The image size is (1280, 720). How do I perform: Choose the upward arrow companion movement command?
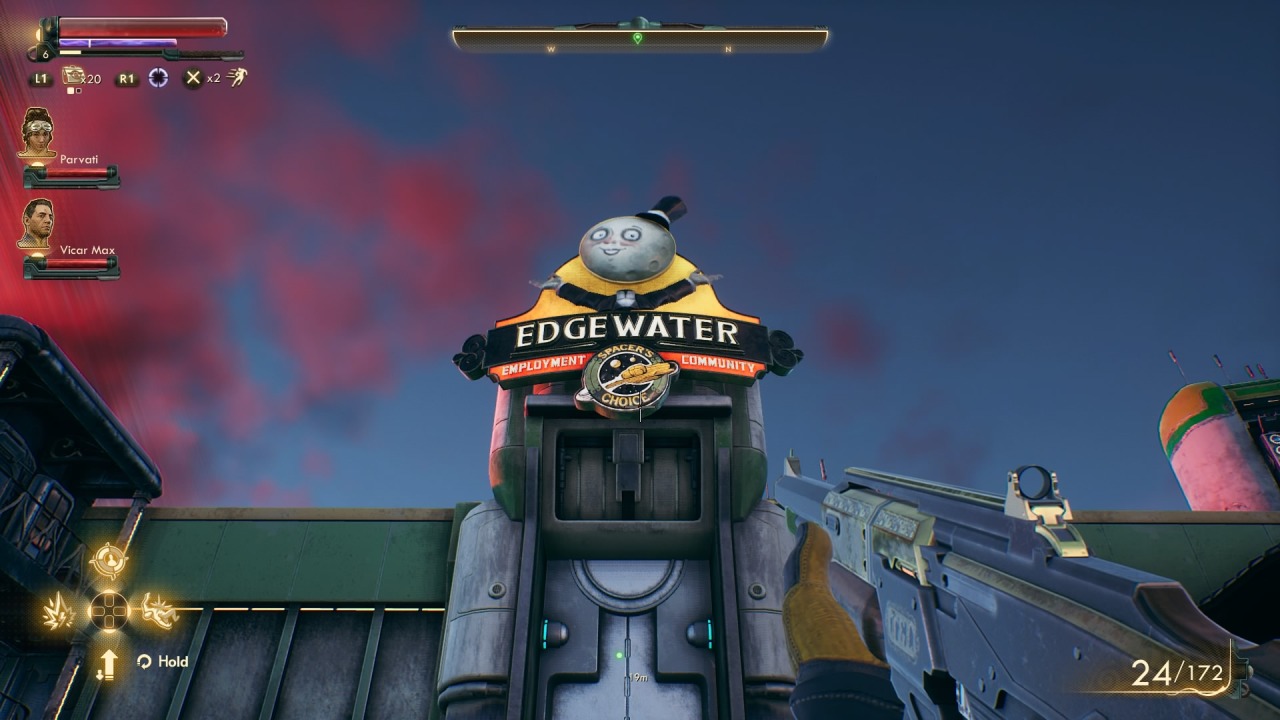click(x=108, y=663)
